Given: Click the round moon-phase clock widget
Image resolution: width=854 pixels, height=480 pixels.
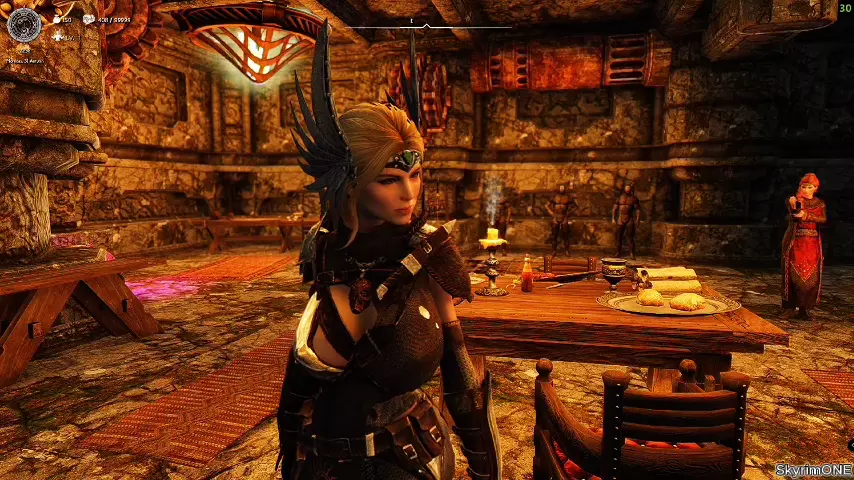Looking at the screenshot, I should tap(22, 23).
